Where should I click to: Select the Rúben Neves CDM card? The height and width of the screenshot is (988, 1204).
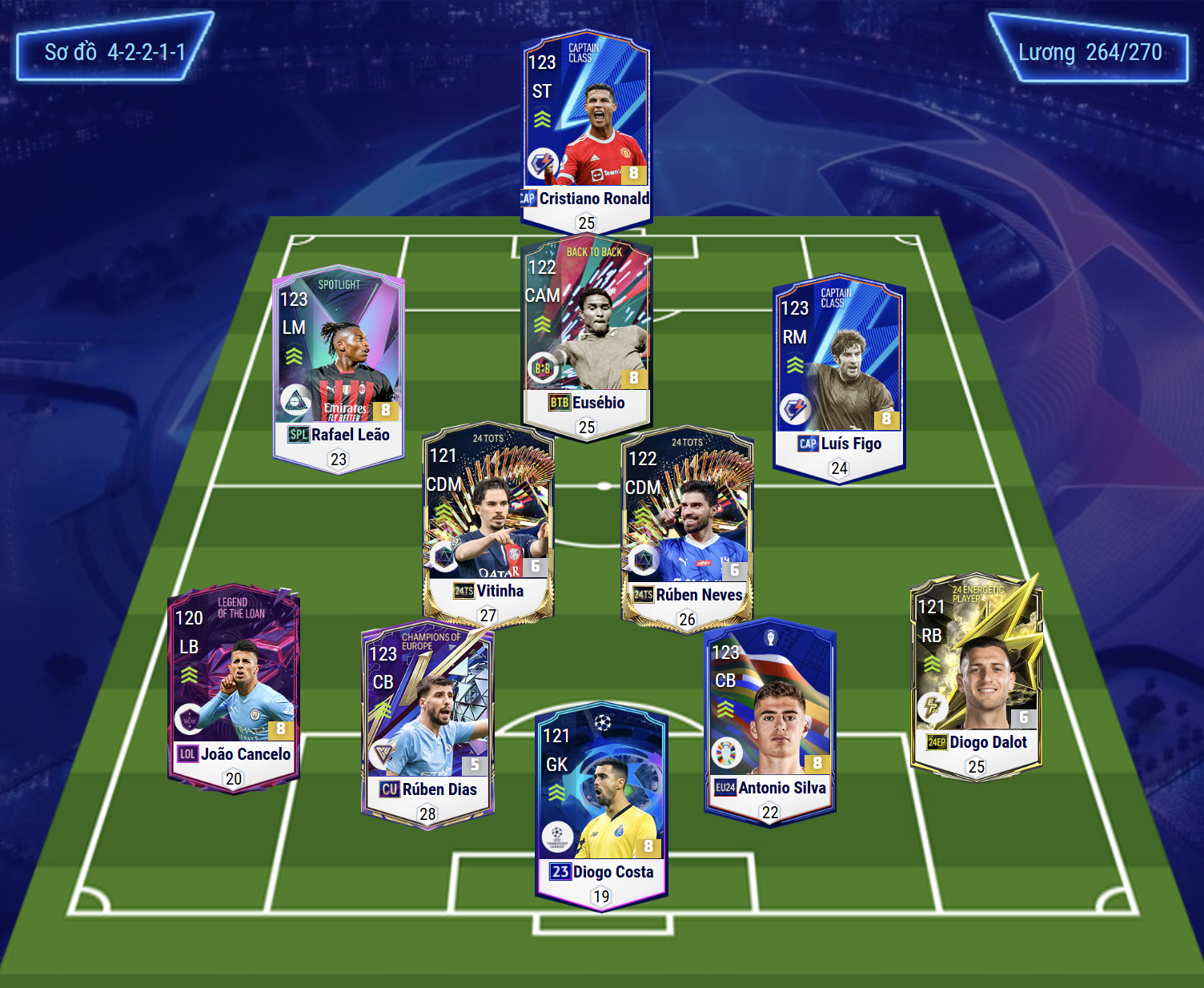[x=687, y=528]
